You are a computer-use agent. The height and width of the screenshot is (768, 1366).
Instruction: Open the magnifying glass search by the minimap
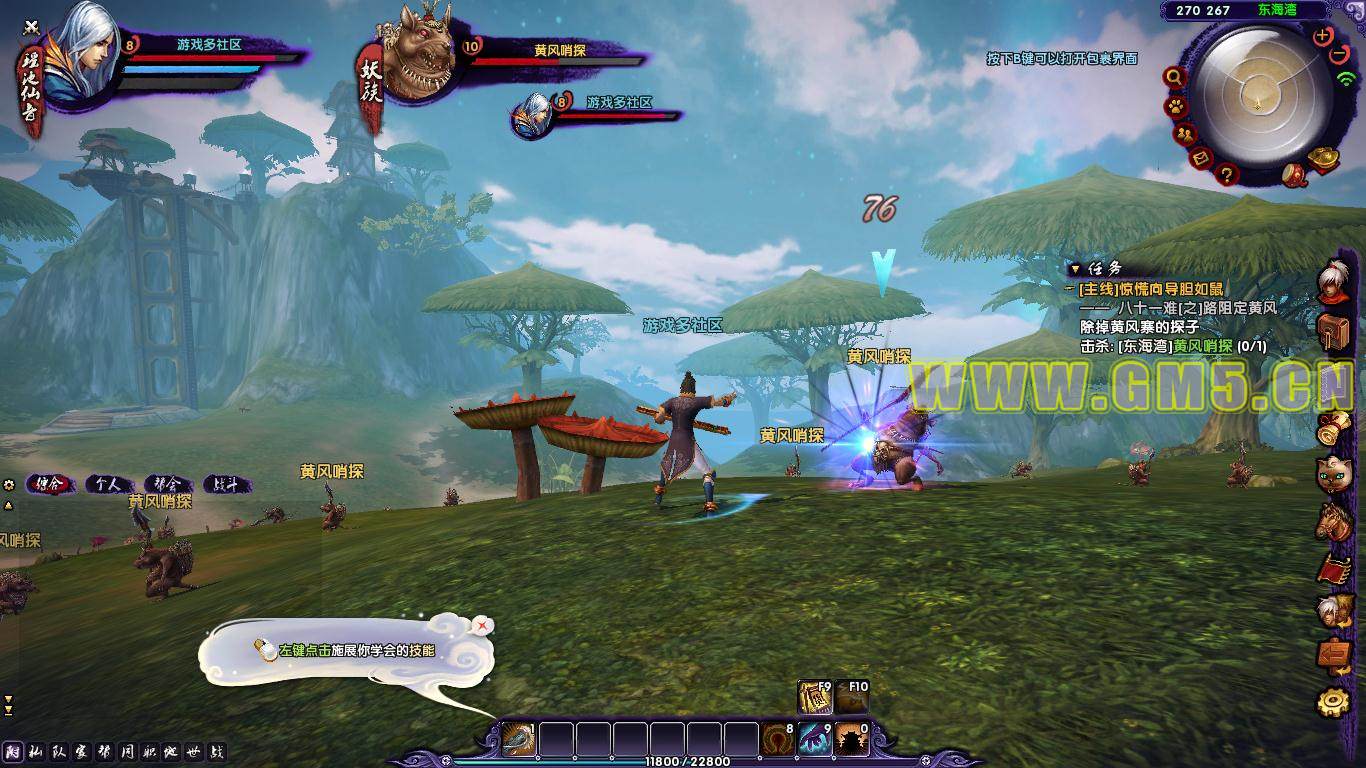pyautogui.click(x=1174, y=77)
